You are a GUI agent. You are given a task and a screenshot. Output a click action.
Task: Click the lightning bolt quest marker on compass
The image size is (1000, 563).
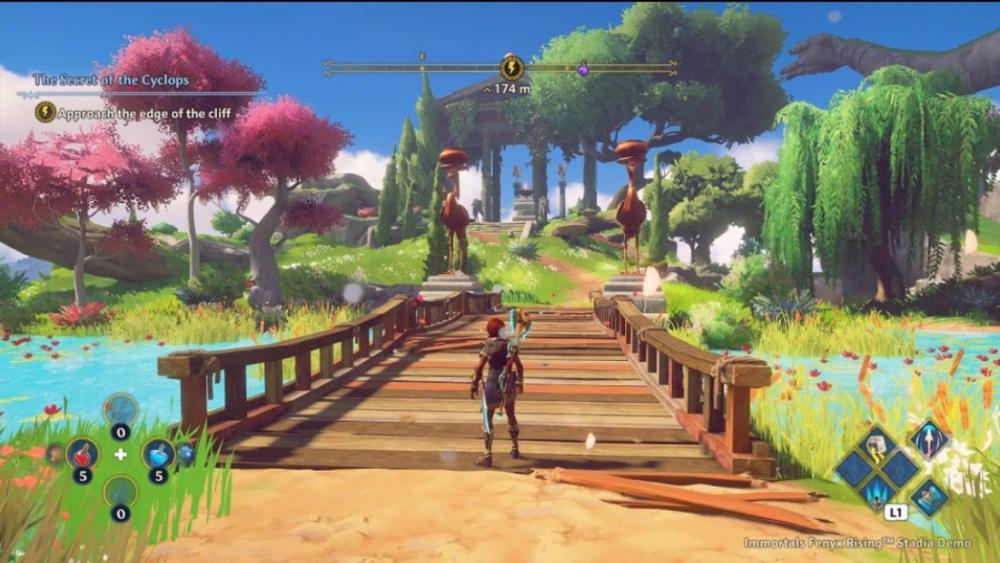click(511, 67)
